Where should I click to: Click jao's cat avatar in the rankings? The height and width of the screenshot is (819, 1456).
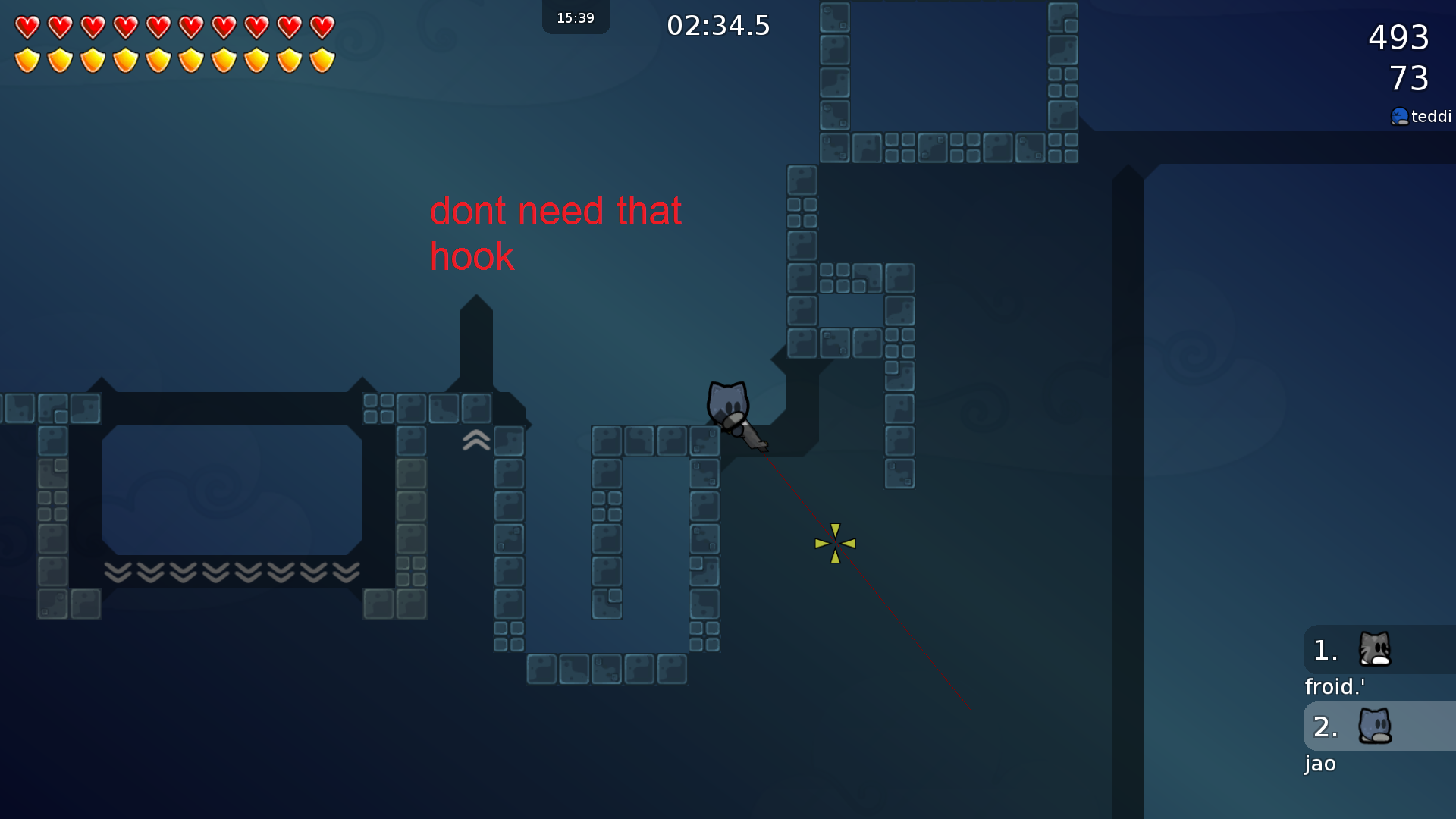coord(1375,726)
